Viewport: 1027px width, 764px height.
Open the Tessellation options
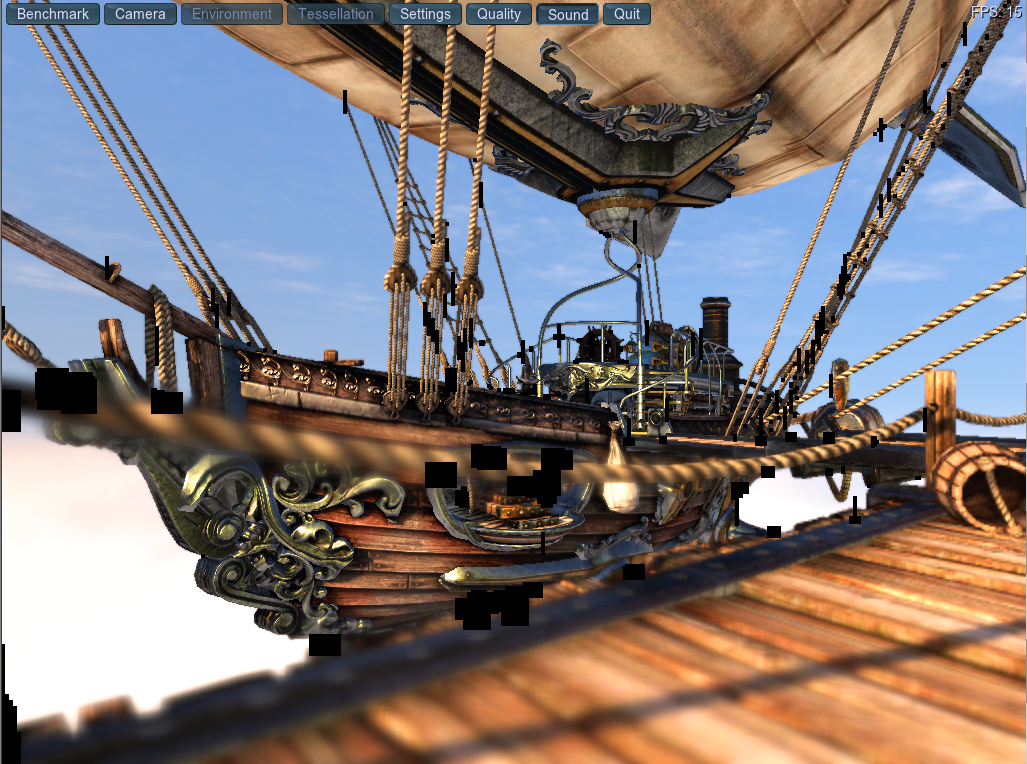[x=336, y=14]
